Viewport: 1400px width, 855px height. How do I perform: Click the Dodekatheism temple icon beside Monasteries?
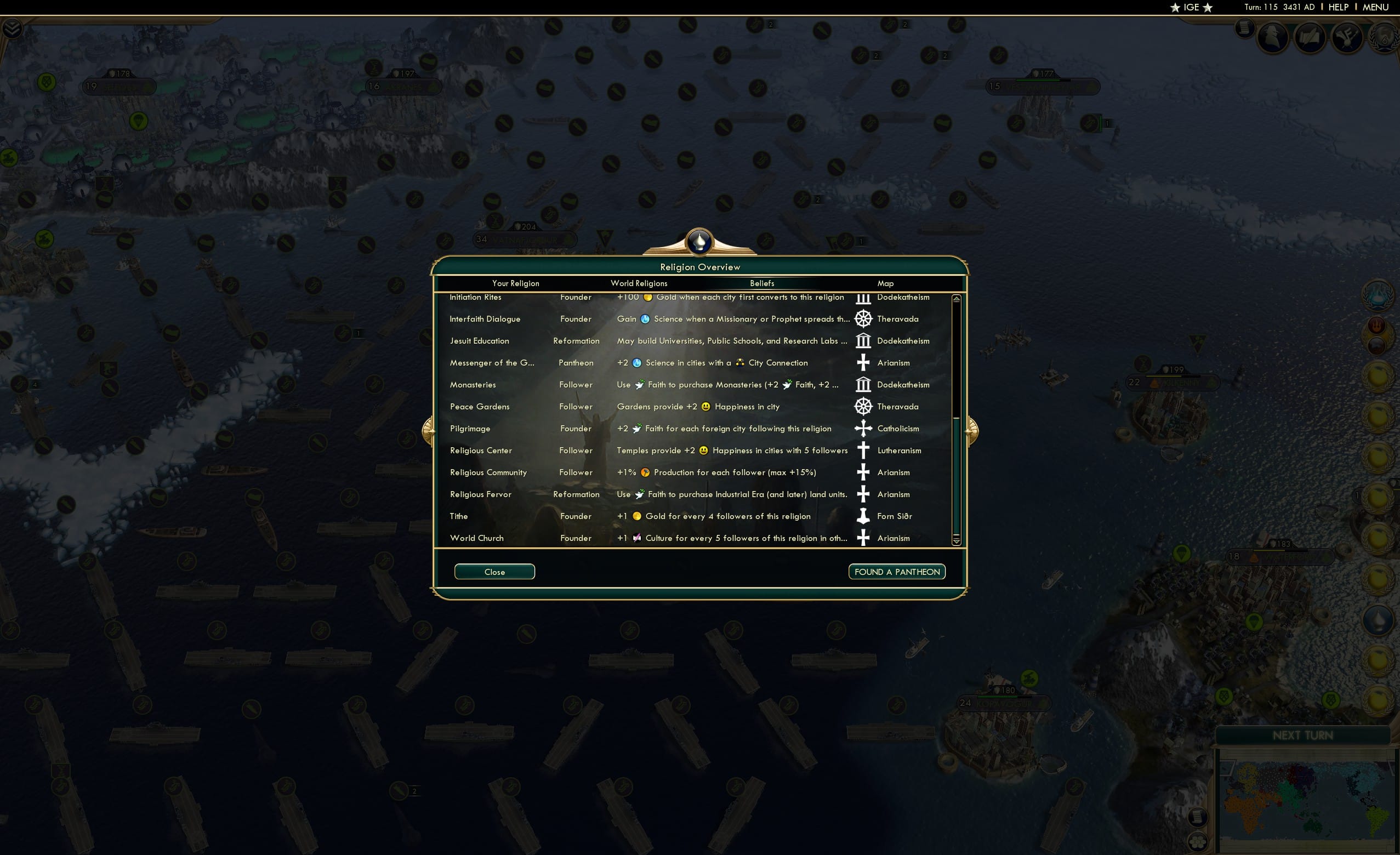863,385
